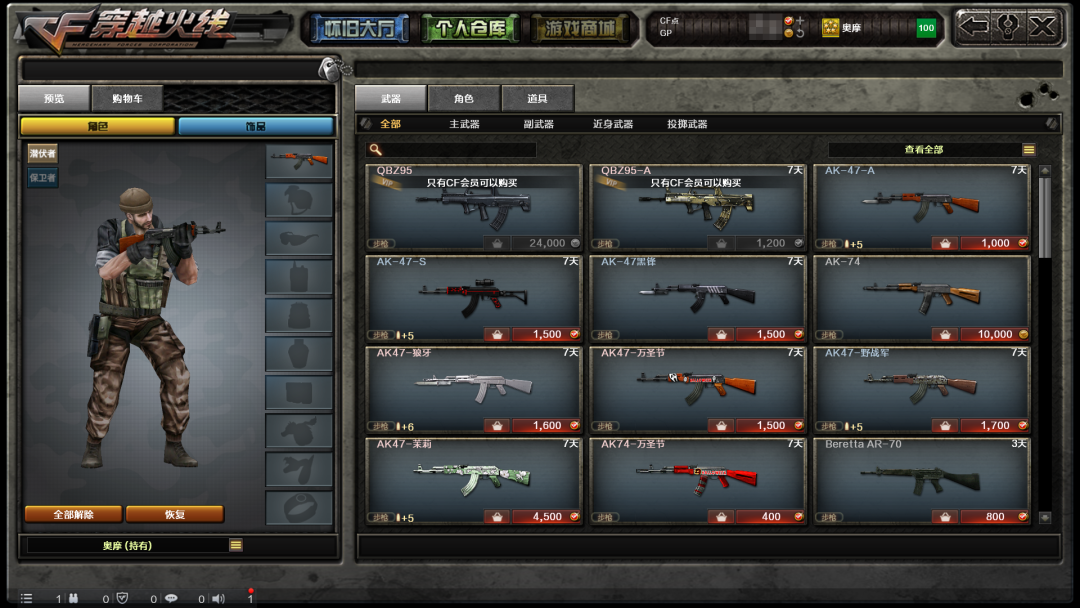Select the 预览 preview tab

click(x=54, y=98)
